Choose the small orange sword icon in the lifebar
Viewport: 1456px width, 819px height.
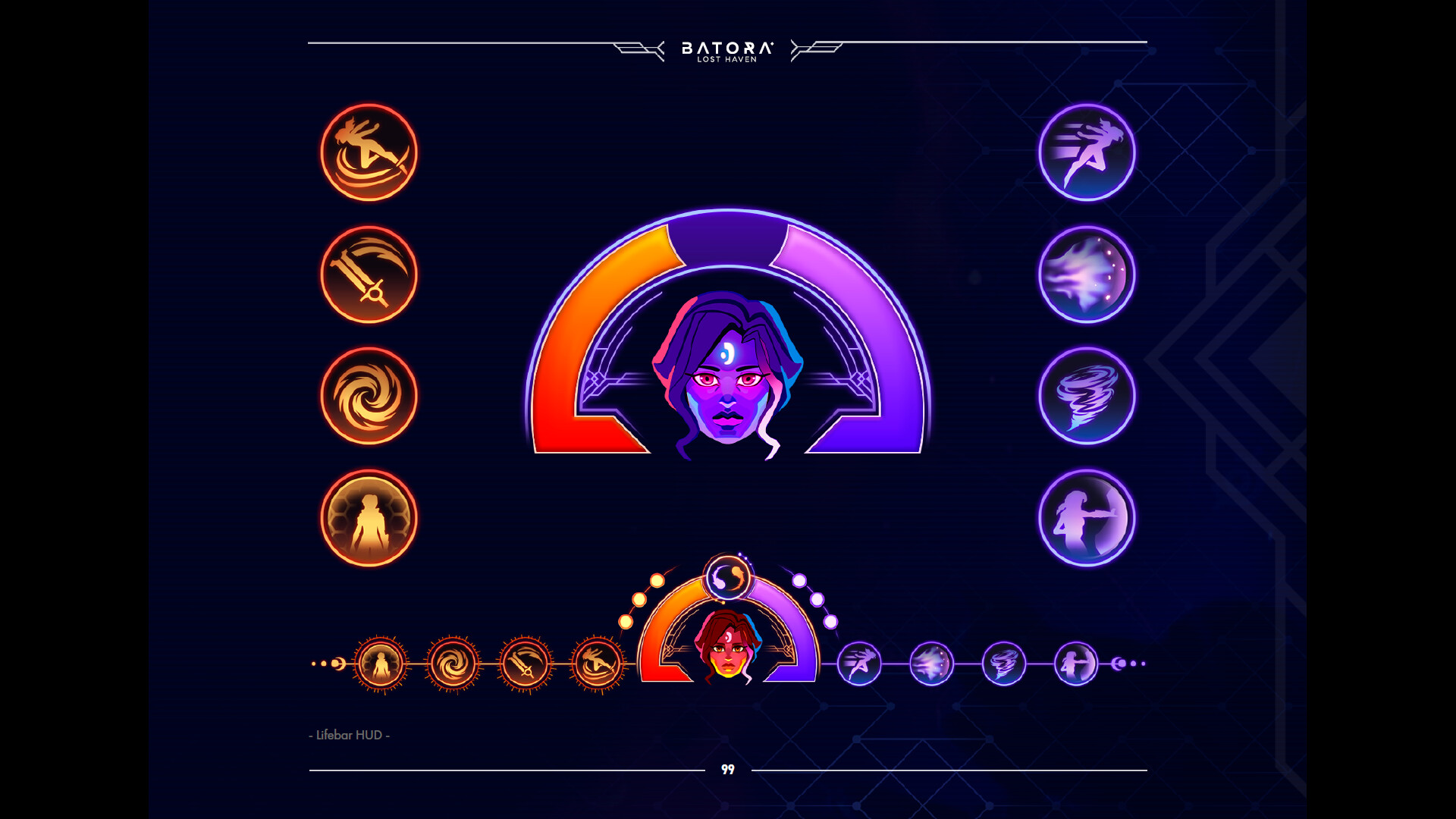pos(525,664)
